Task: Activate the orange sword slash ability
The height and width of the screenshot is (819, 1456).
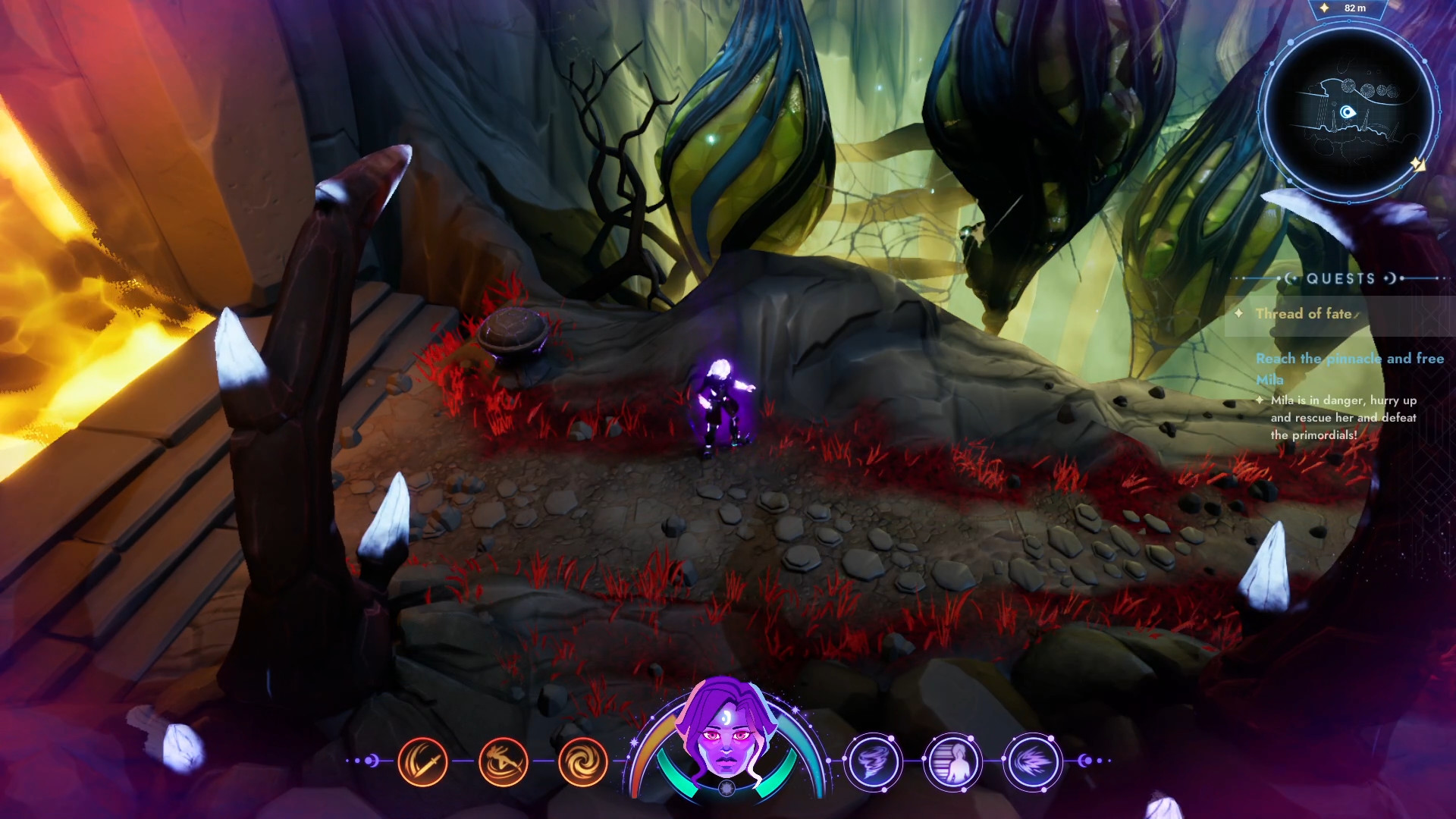Action: click(422, 761)
